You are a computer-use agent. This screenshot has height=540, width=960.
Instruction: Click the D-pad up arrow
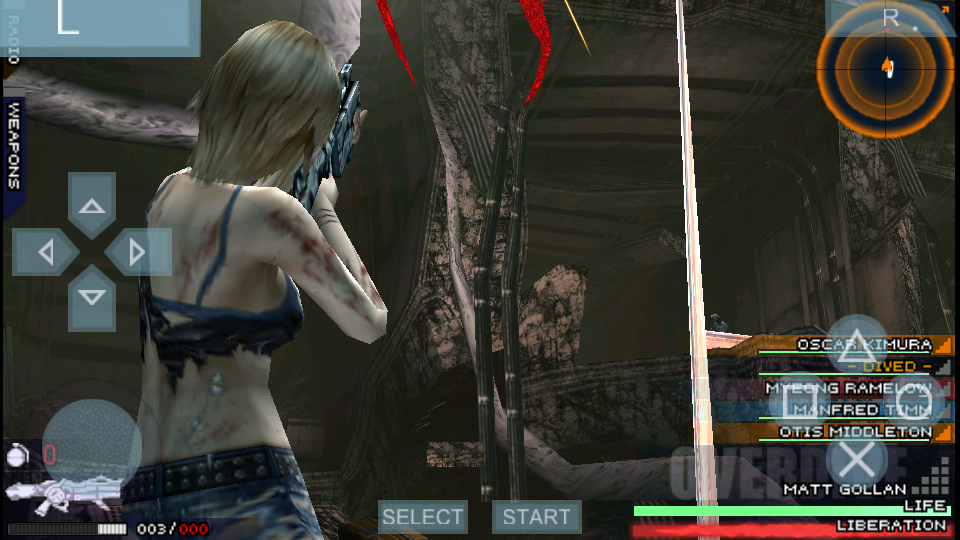92,206
